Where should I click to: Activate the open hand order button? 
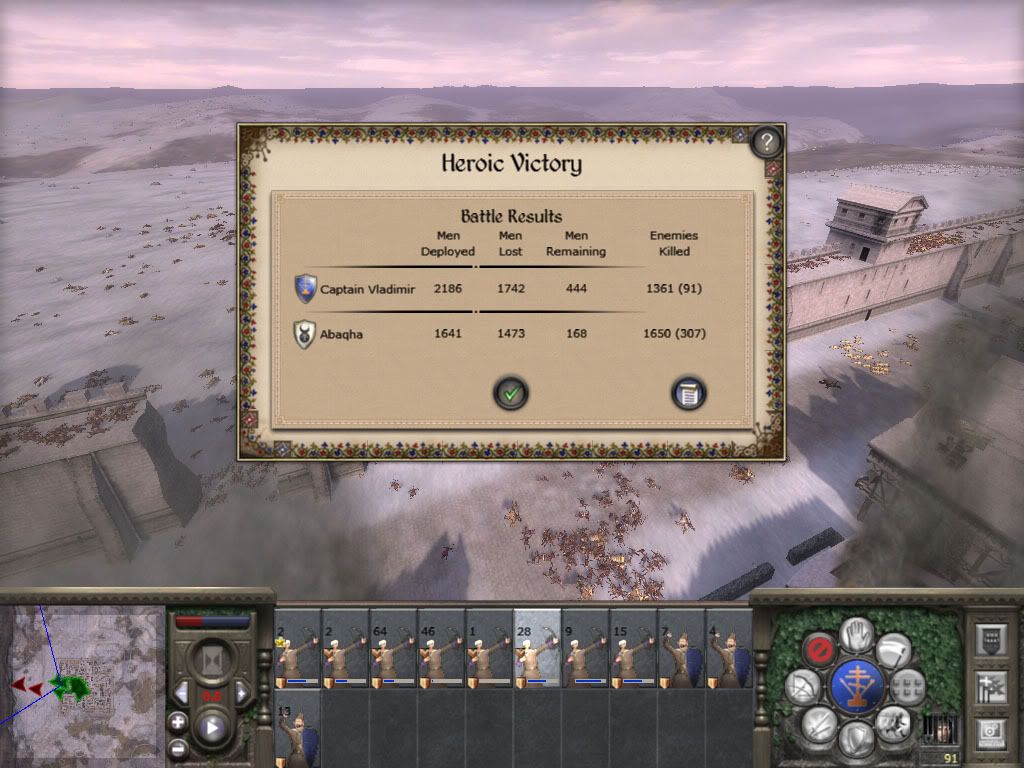point(857,633)
